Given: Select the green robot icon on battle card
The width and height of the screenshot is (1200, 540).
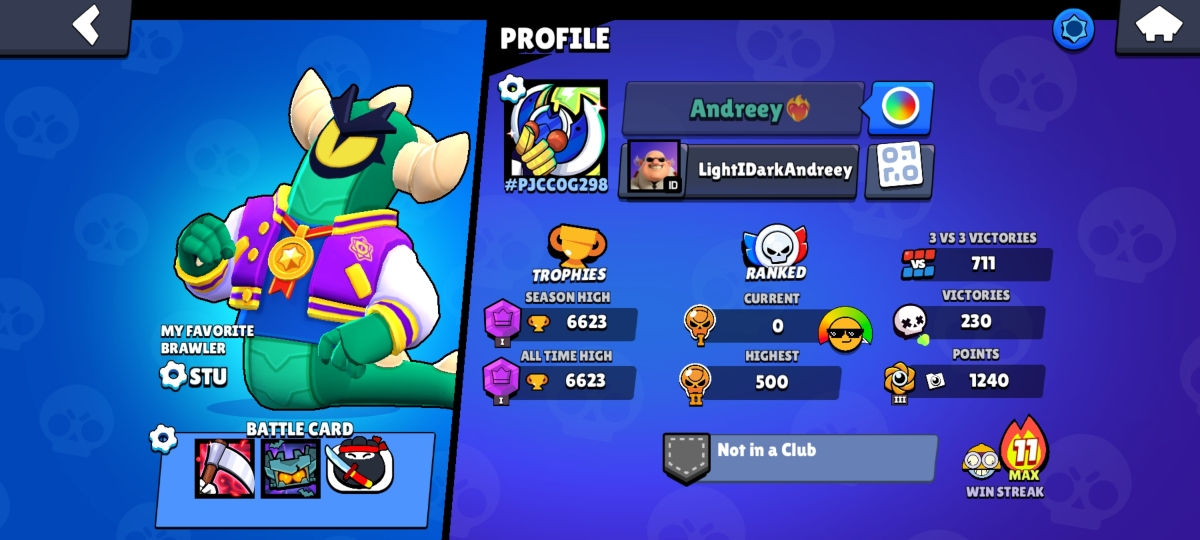Looking at the screenshot, I should click(290, 467).
